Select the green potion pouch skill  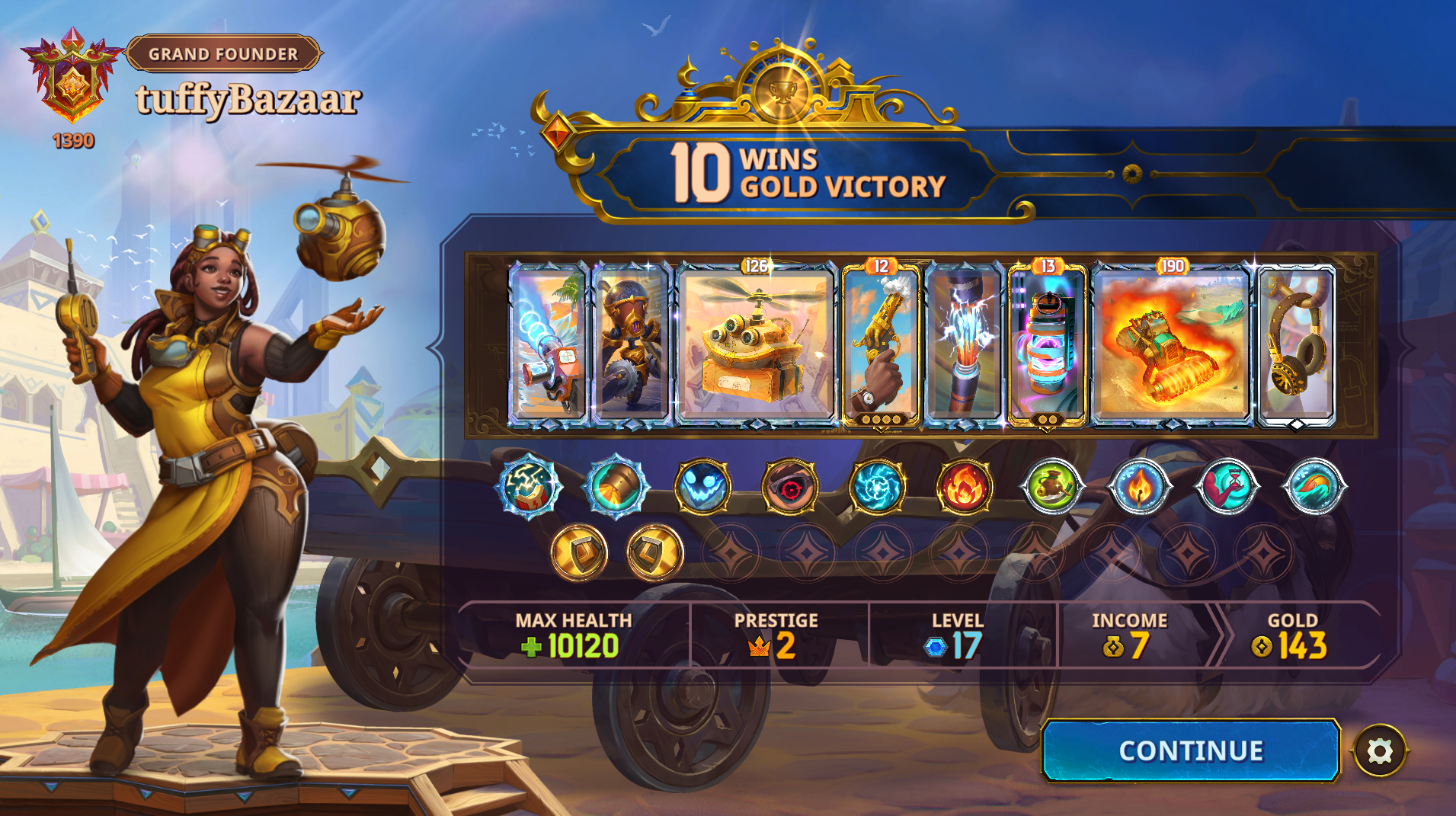tap(1051, 486)
